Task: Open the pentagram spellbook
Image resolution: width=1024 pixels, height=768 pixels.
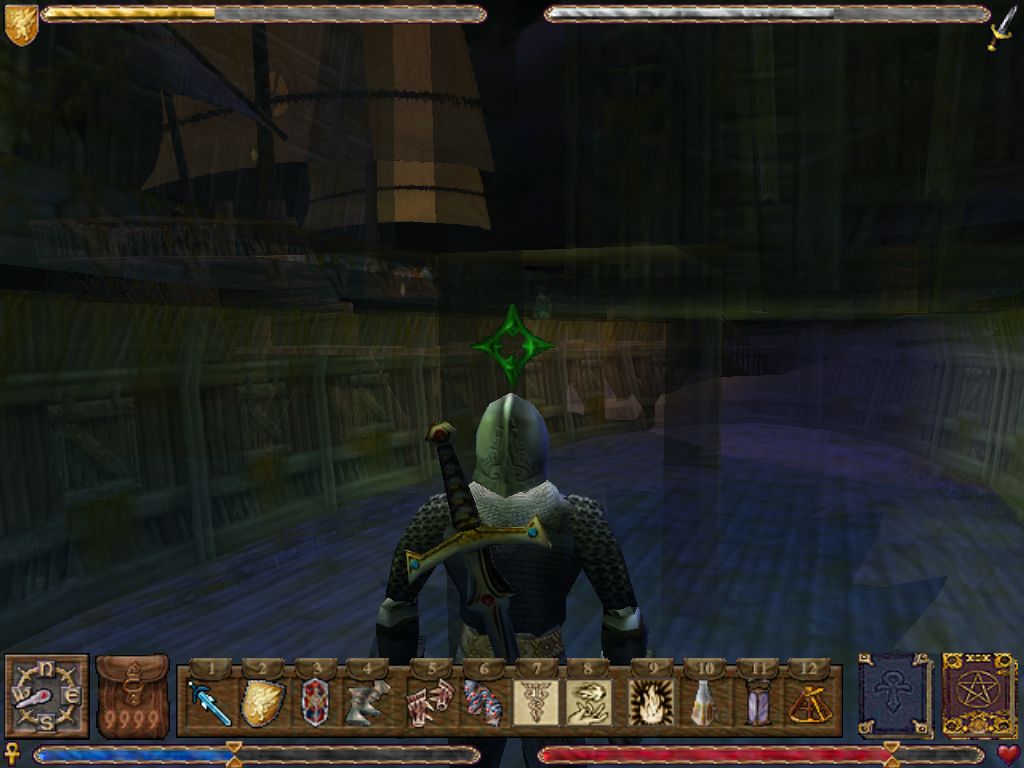Action: point(979,694)
